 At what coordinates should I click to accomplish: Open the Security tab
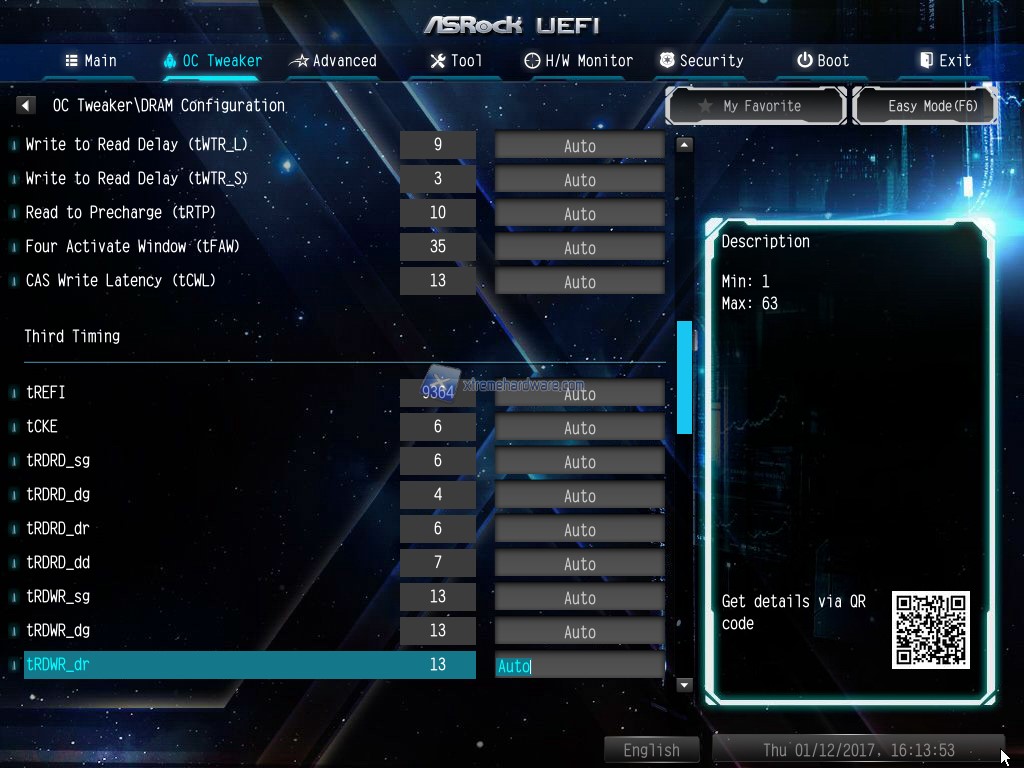pos(700,61)
